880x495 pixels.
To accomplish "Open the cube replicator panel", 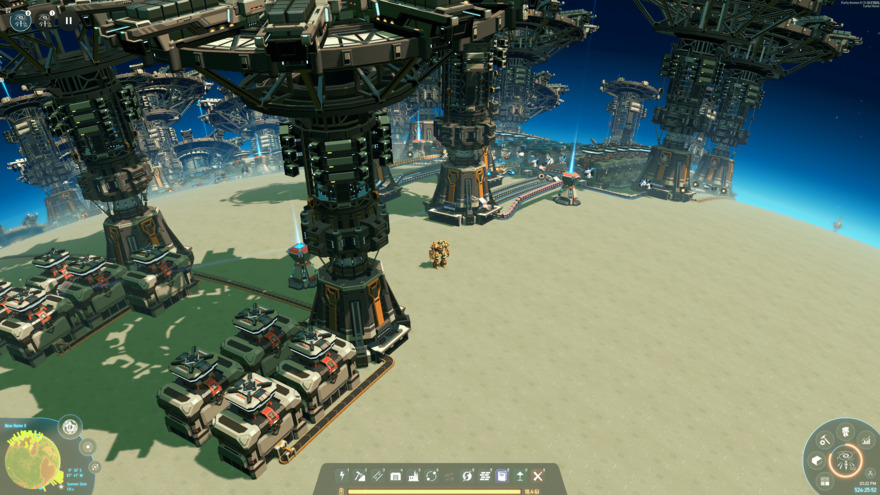I will tap(817, 461).
